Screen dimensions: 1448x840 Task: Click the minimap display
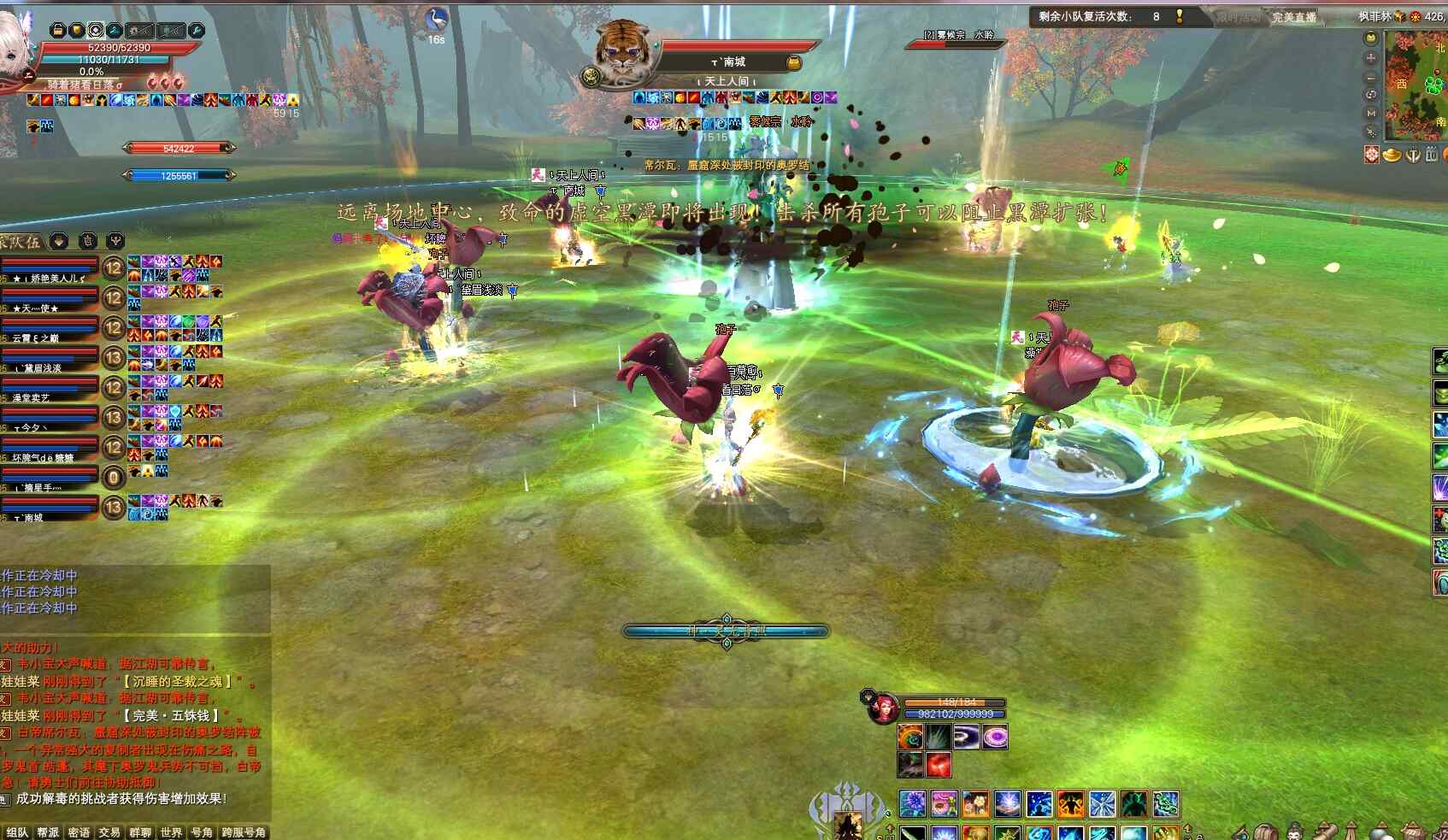[1416, 85]
